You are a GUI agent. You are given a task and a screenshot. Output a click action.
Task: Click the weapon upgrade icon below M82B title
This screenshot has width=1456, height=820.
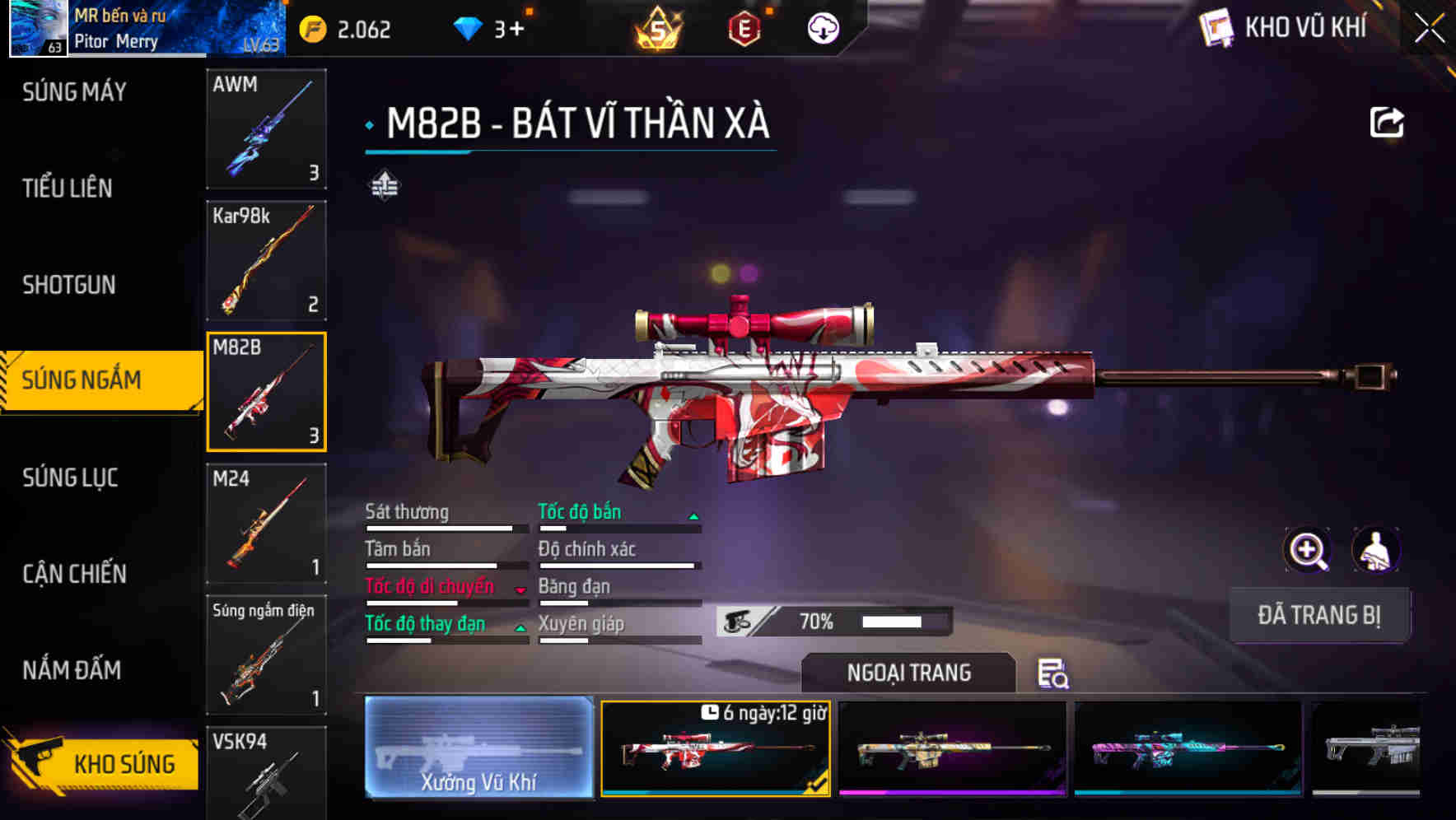[x=384, y=186]
